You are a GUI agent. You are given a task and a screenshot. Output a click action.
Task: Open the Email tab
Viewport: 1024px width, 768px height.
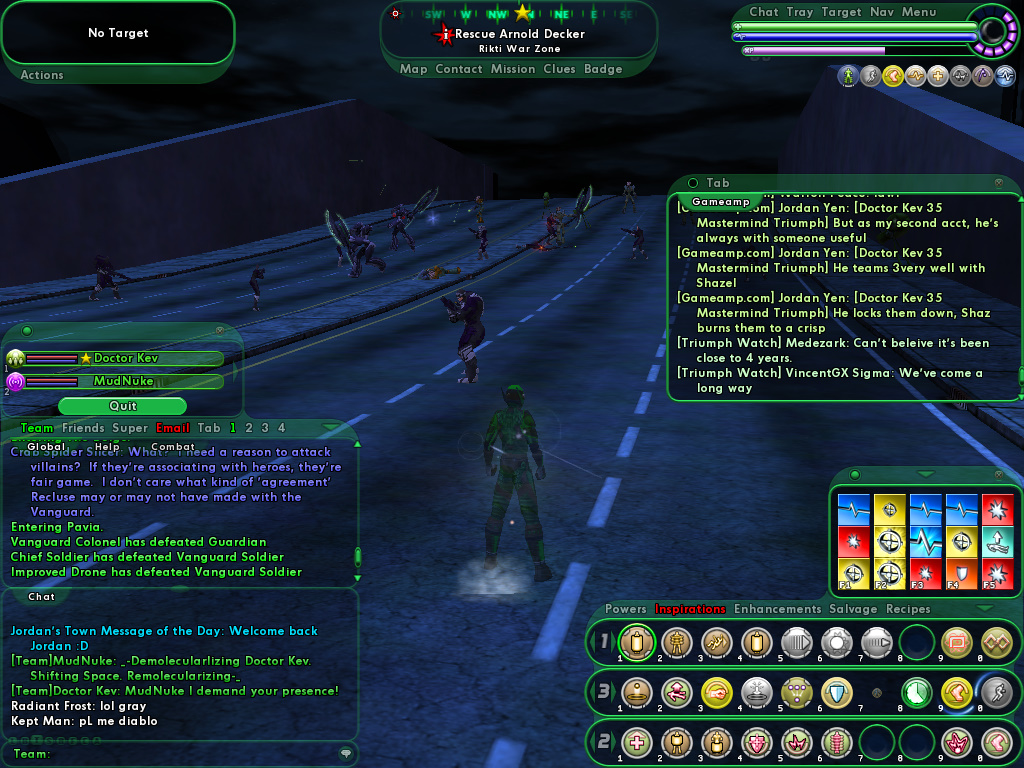[172, 428]
